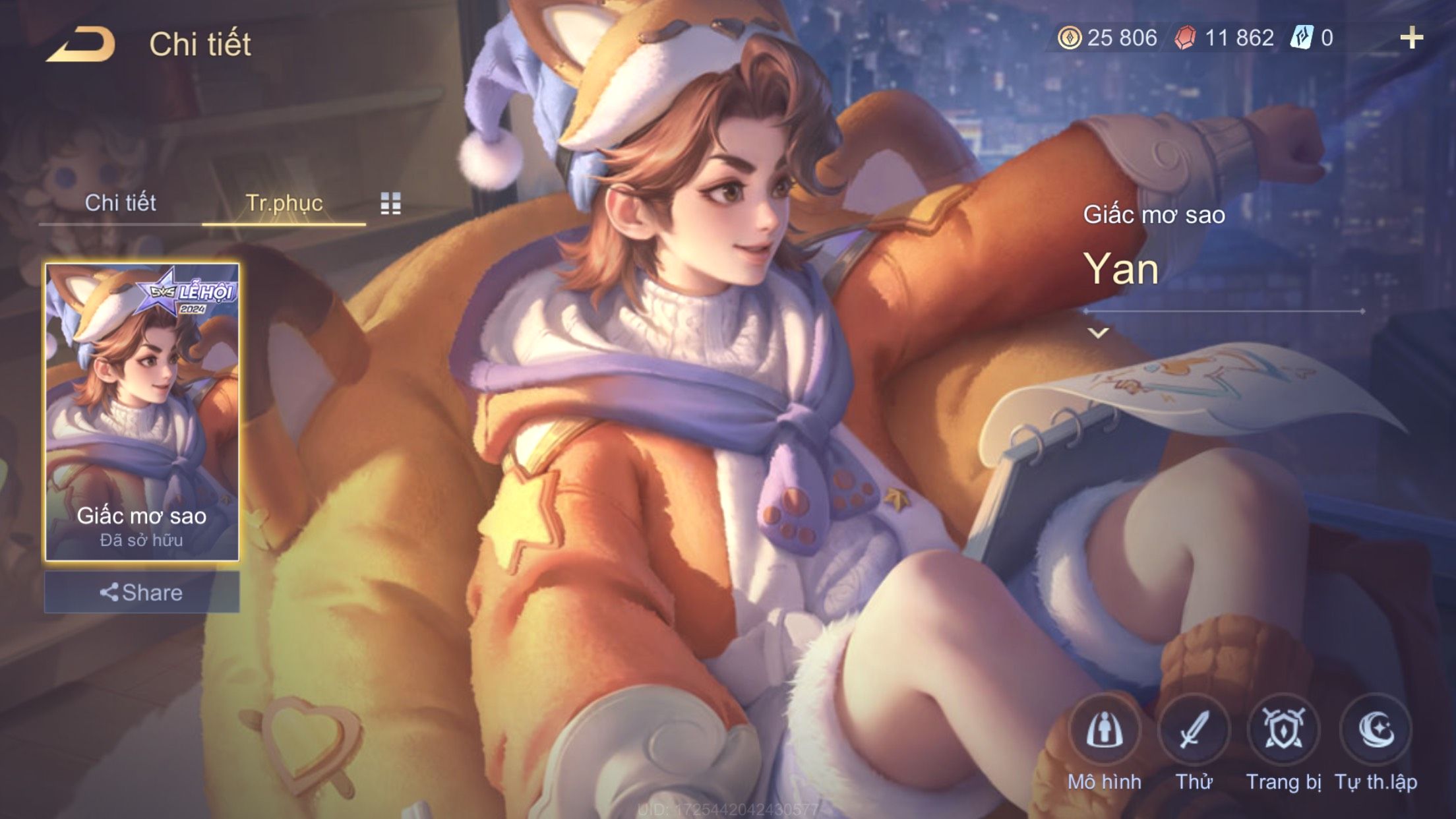Switch to the Chi tiết tab
The width and height of the screenshot is (1456, 819).
tap(120, 202)
